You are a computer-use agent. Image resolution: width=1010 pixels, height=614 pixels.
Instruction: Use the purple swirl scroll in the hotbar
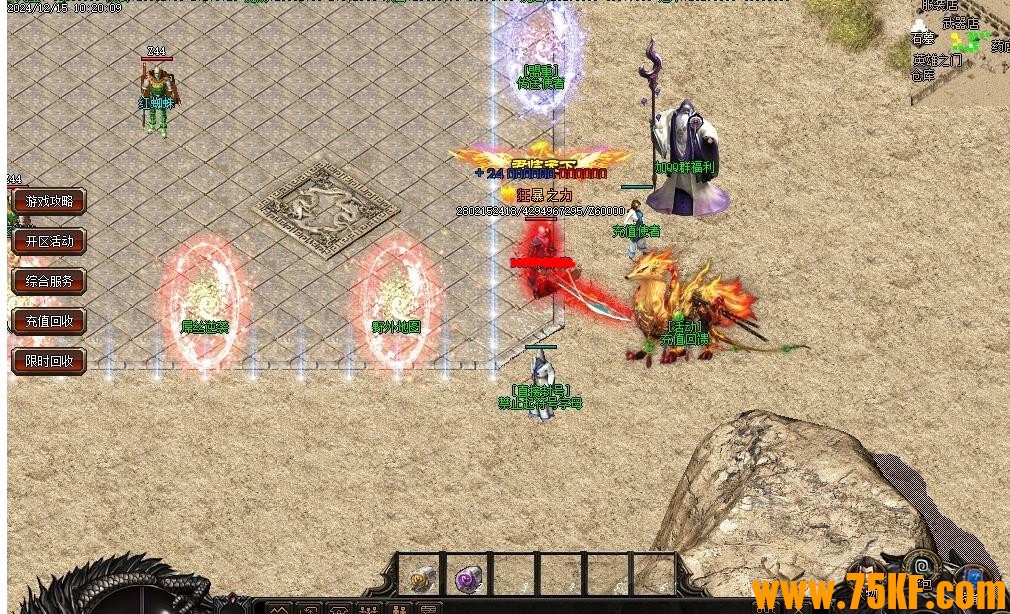pyautogui.click(x=468, y=577)
